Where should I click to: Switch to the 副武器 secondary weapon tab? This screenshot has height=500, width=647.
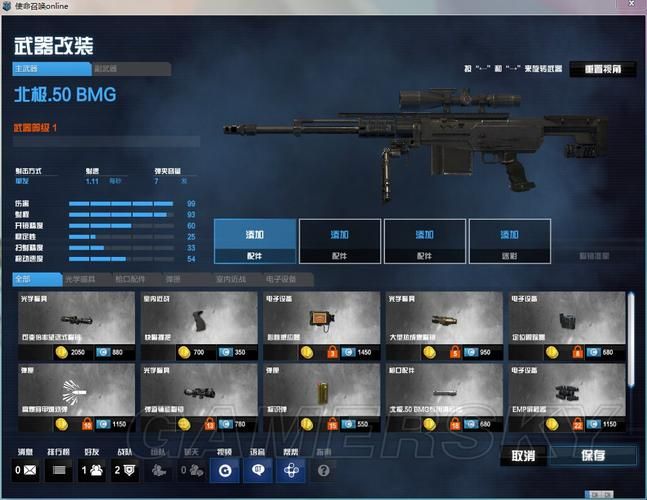point(130,69)
